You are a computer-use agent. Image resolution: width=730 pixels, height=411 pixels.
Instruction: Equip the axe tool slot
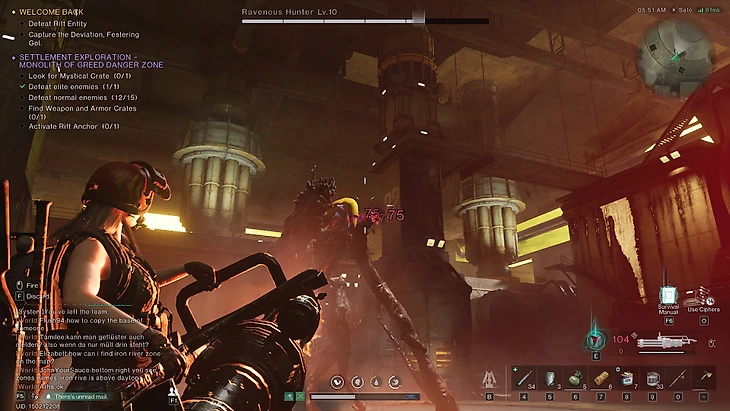(x=706, y=378)
